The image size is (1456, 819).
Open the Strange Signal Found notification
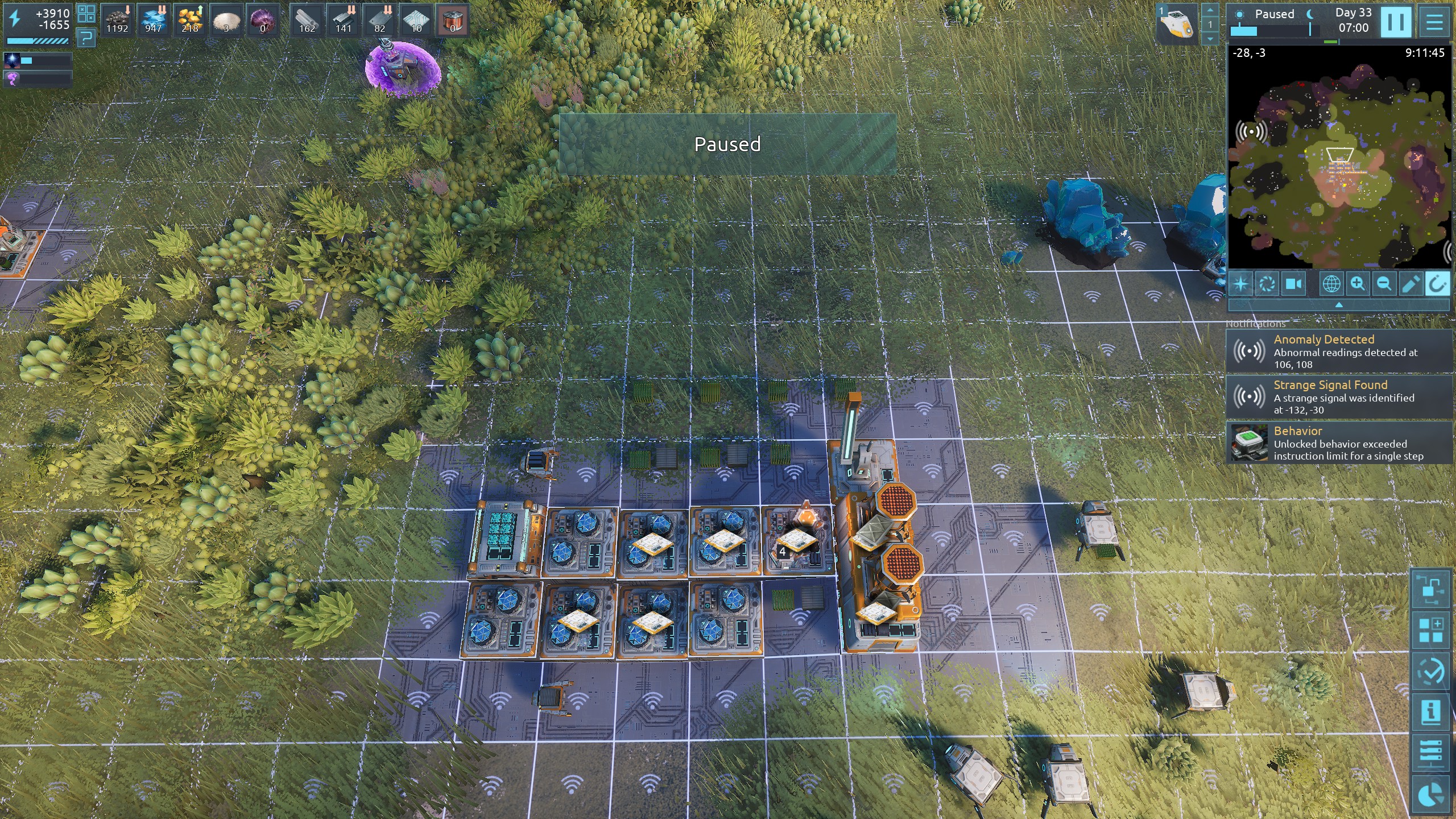click(x=1339, y=397)
